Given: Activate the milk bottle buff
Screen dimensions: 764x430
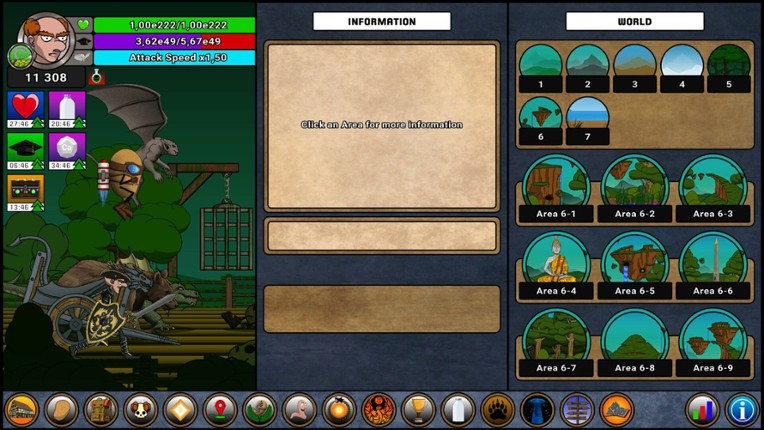Looking at the screenshot, I should coord(67,106).
